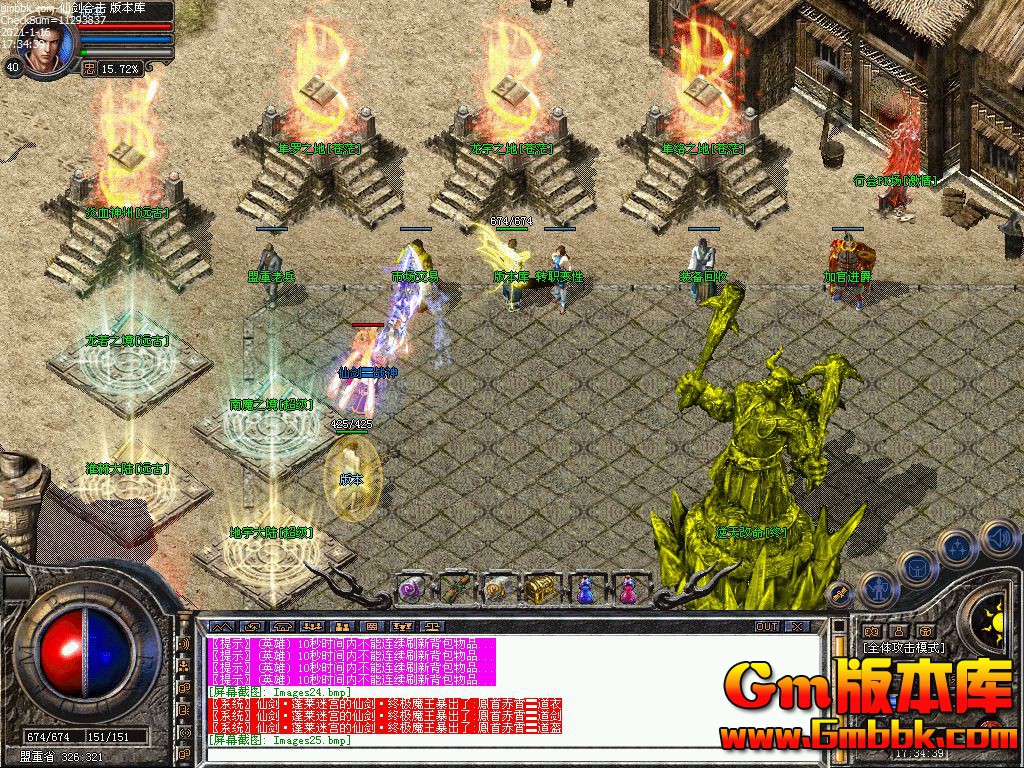Click the 忠 loyalty badge under portrait
This screenshot has height=768, width=1024.
(89, 69)
